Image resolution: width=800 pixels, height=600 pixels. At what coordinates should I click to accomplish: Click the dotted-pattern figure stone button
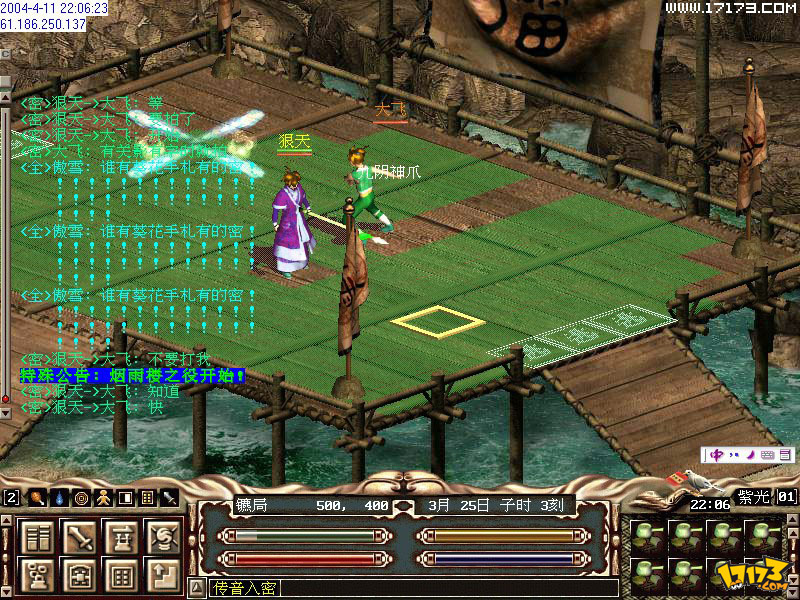pyautogui.click(x=39, y=575)
